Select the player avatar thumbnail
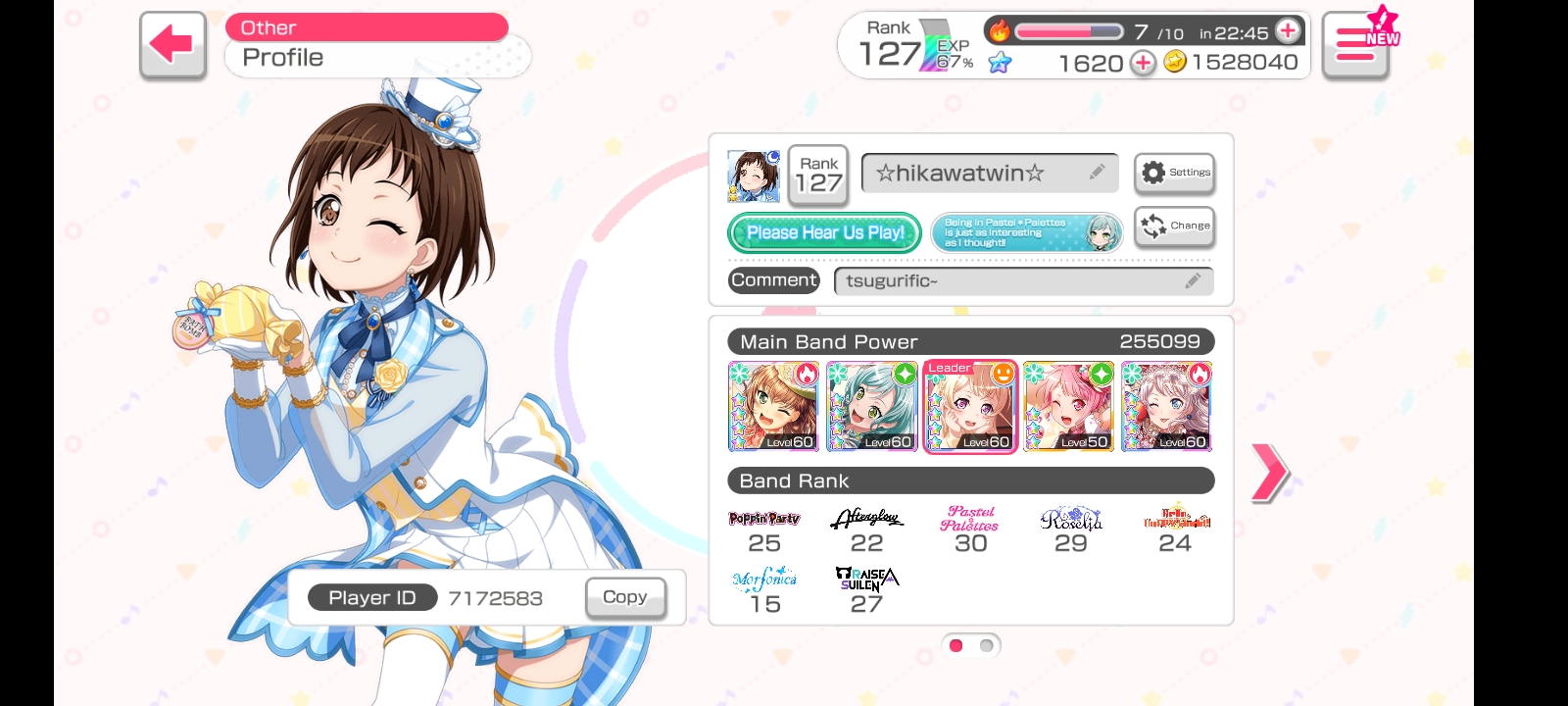 [x=754, y=176]
